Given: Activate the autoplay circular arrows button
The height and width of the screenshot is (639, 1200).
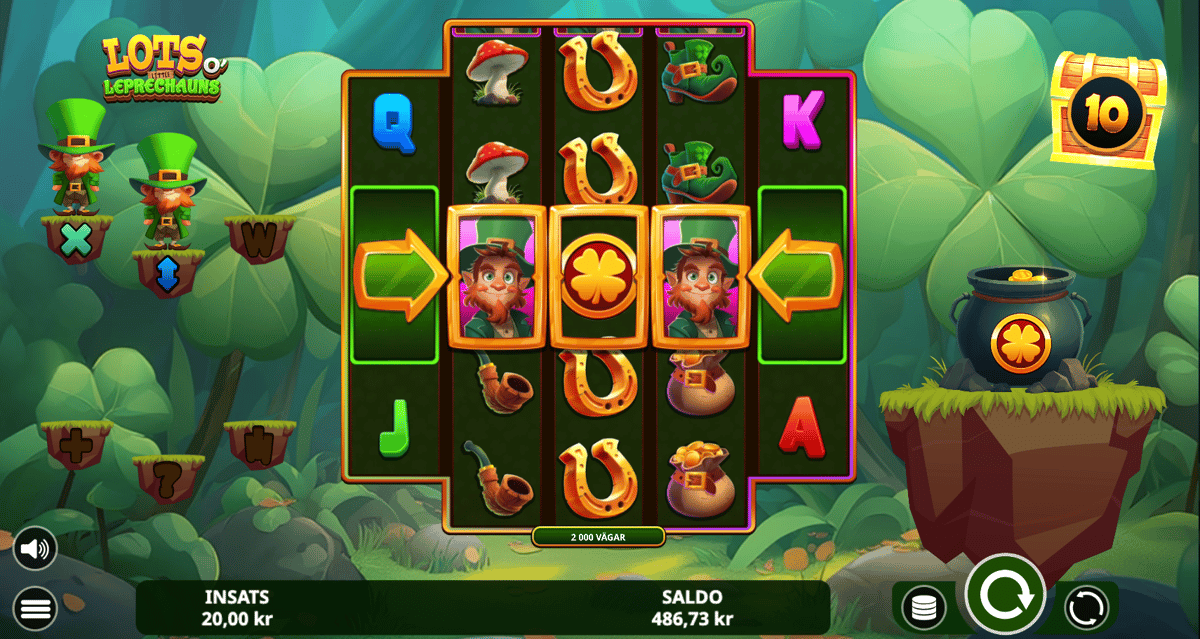Looking at the screenshot, I should [1085, 607].
